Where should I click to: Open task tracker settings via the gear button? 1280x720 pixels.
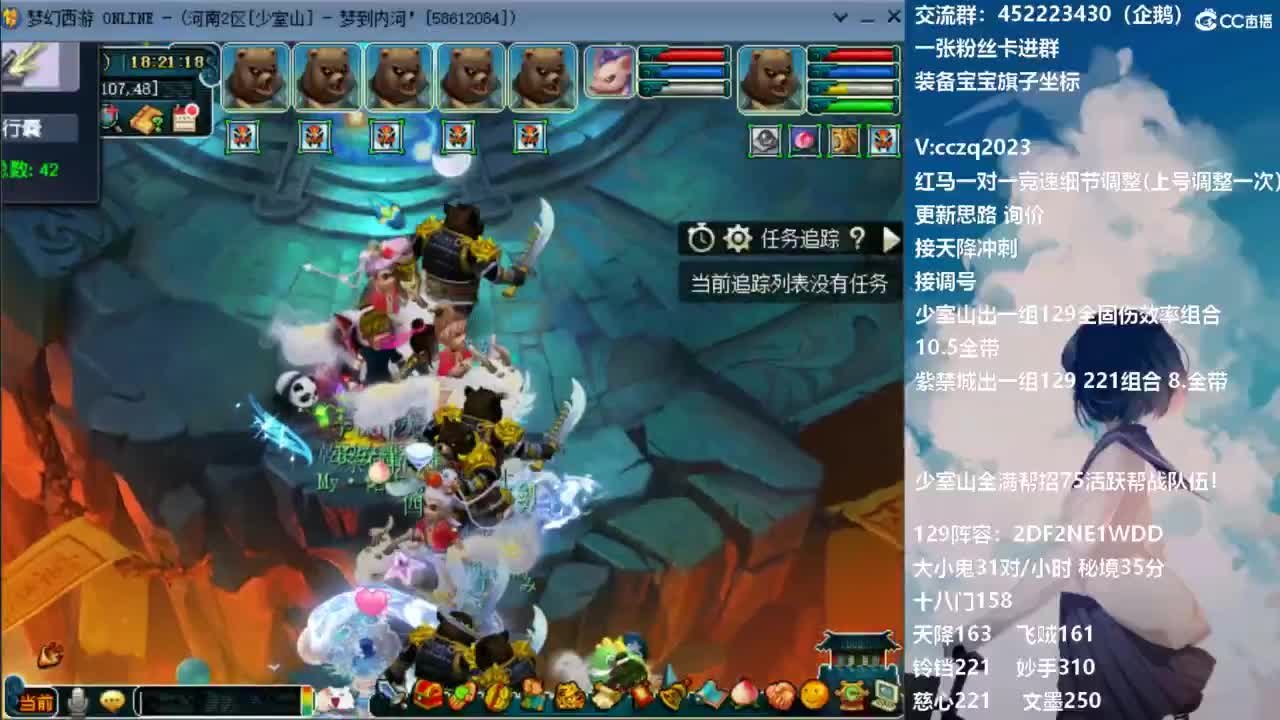[x=737, y=240]
